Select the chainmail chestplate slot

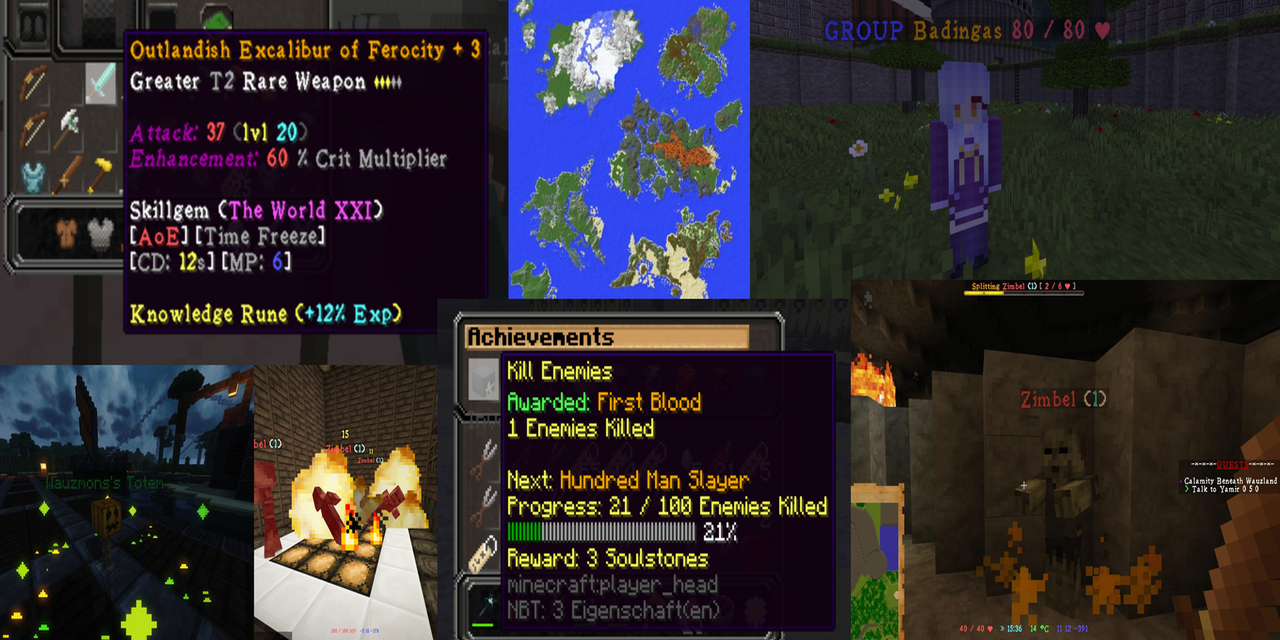pos(101,236)
